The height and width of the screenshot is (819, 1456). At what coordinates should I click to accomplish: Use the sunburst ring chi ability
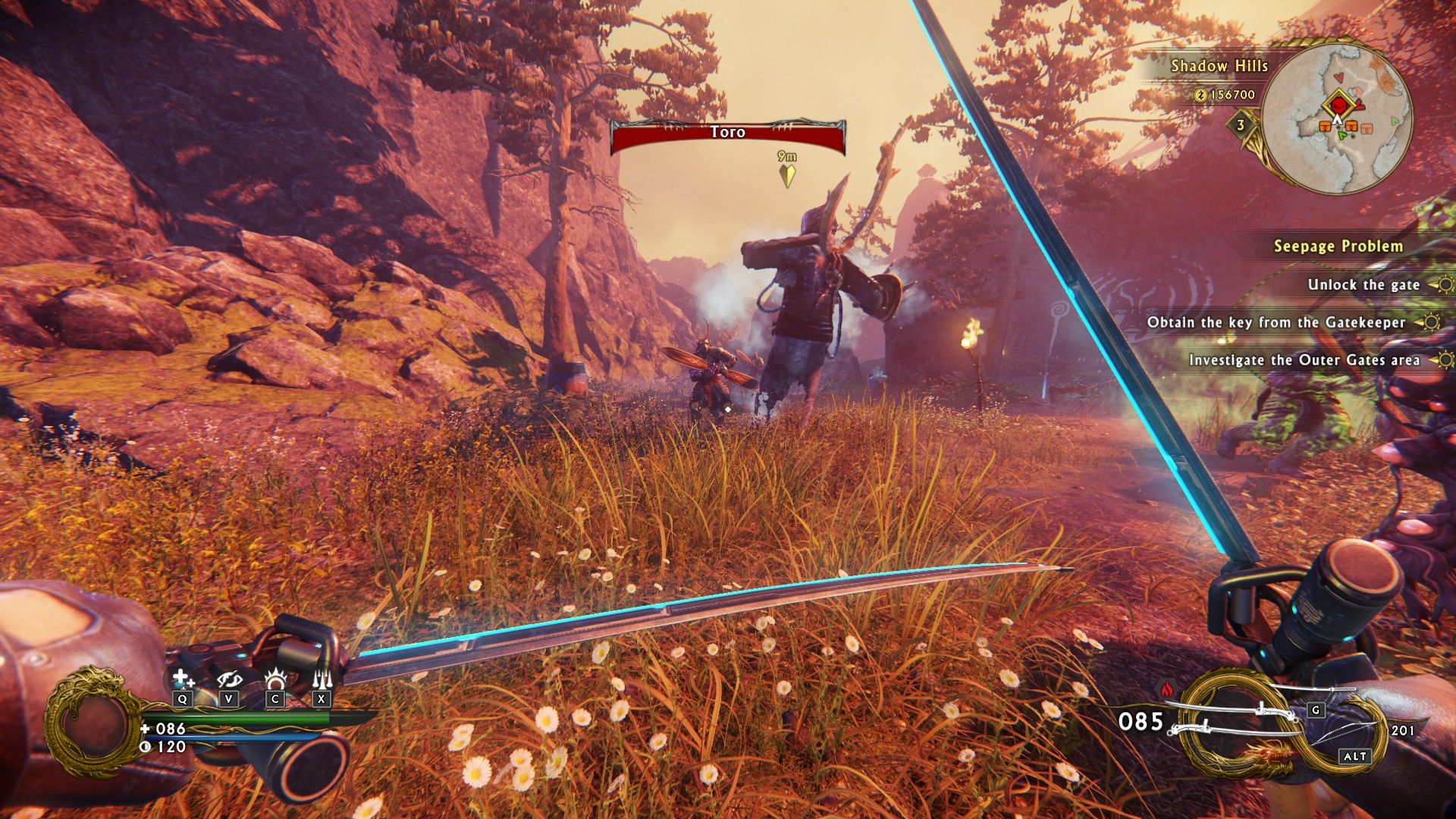(x=275, y=678)
